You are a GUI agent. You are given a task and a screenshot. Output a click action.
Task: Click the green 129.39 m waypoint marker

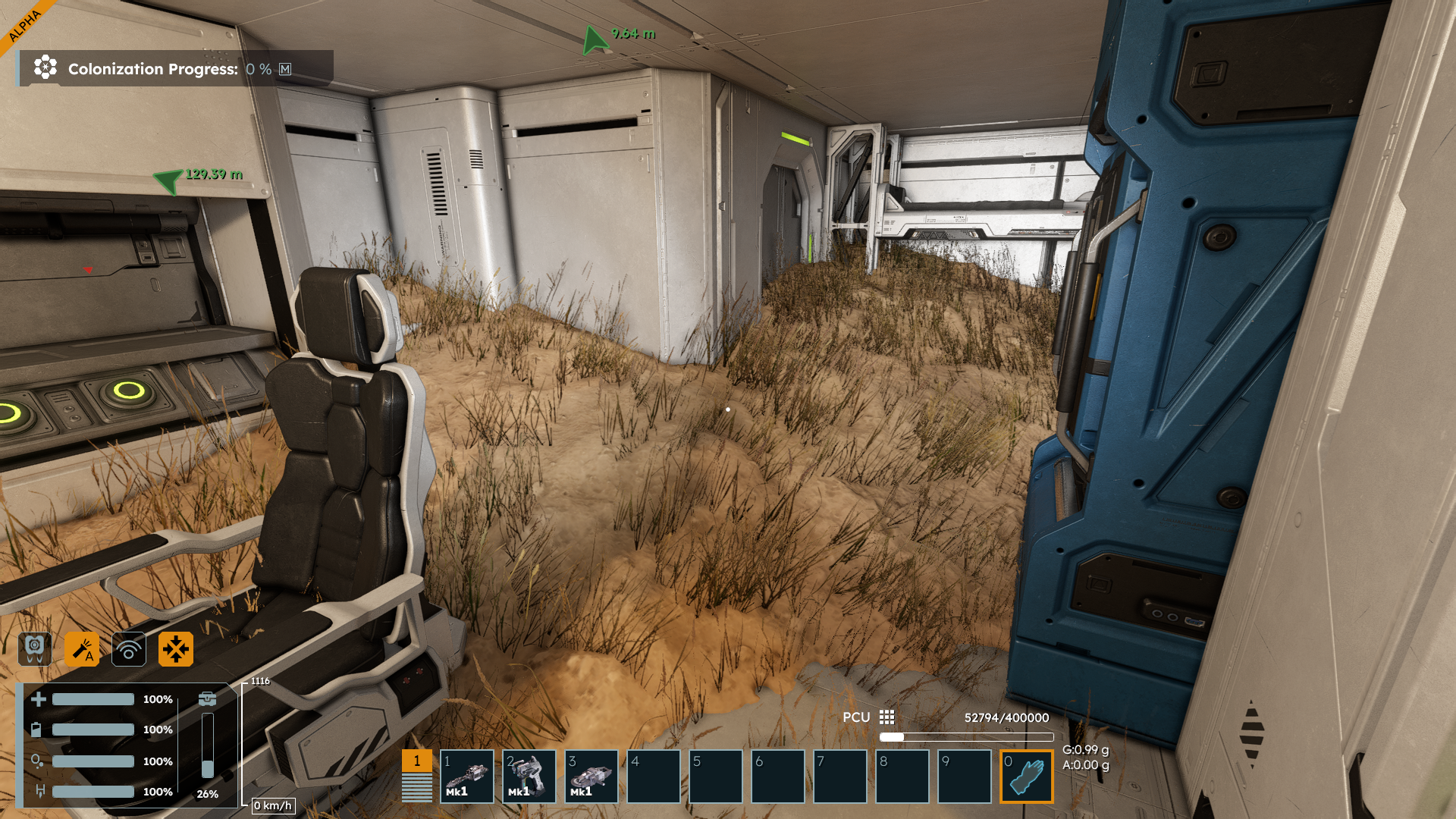coord(168,180)
